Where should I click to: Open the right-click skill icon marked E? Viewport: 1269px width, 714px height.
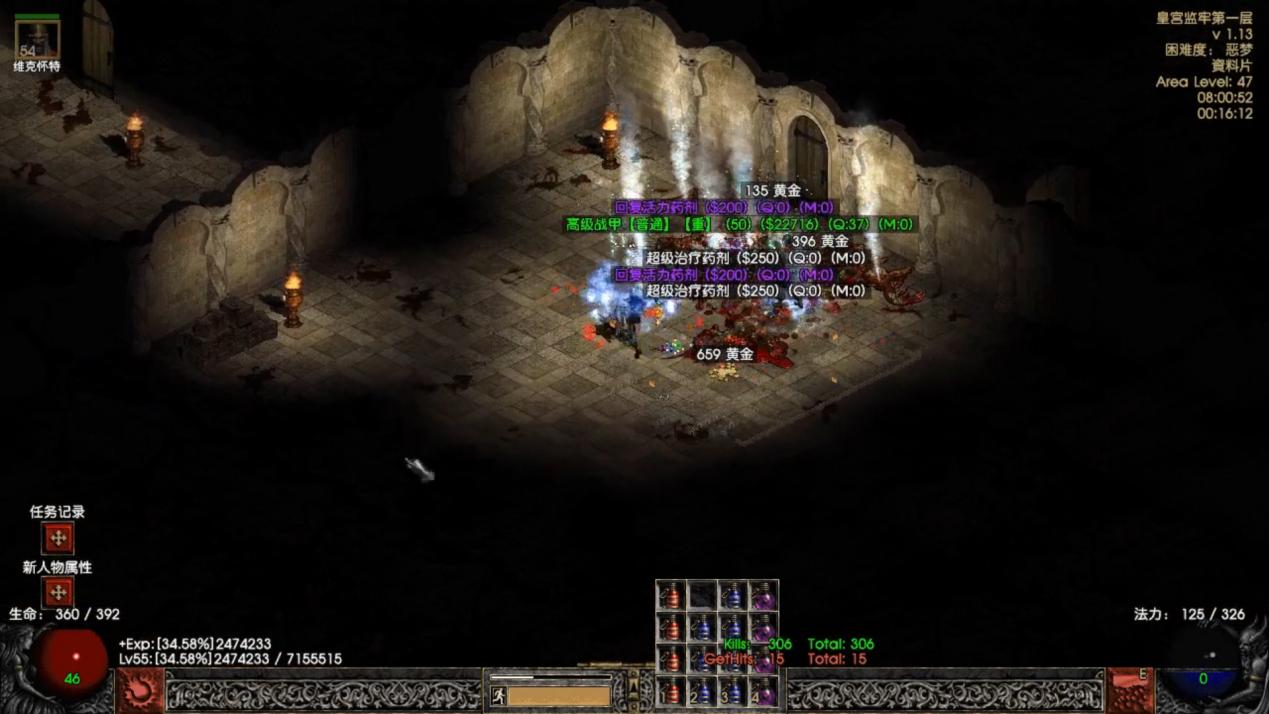point(1131,690)
